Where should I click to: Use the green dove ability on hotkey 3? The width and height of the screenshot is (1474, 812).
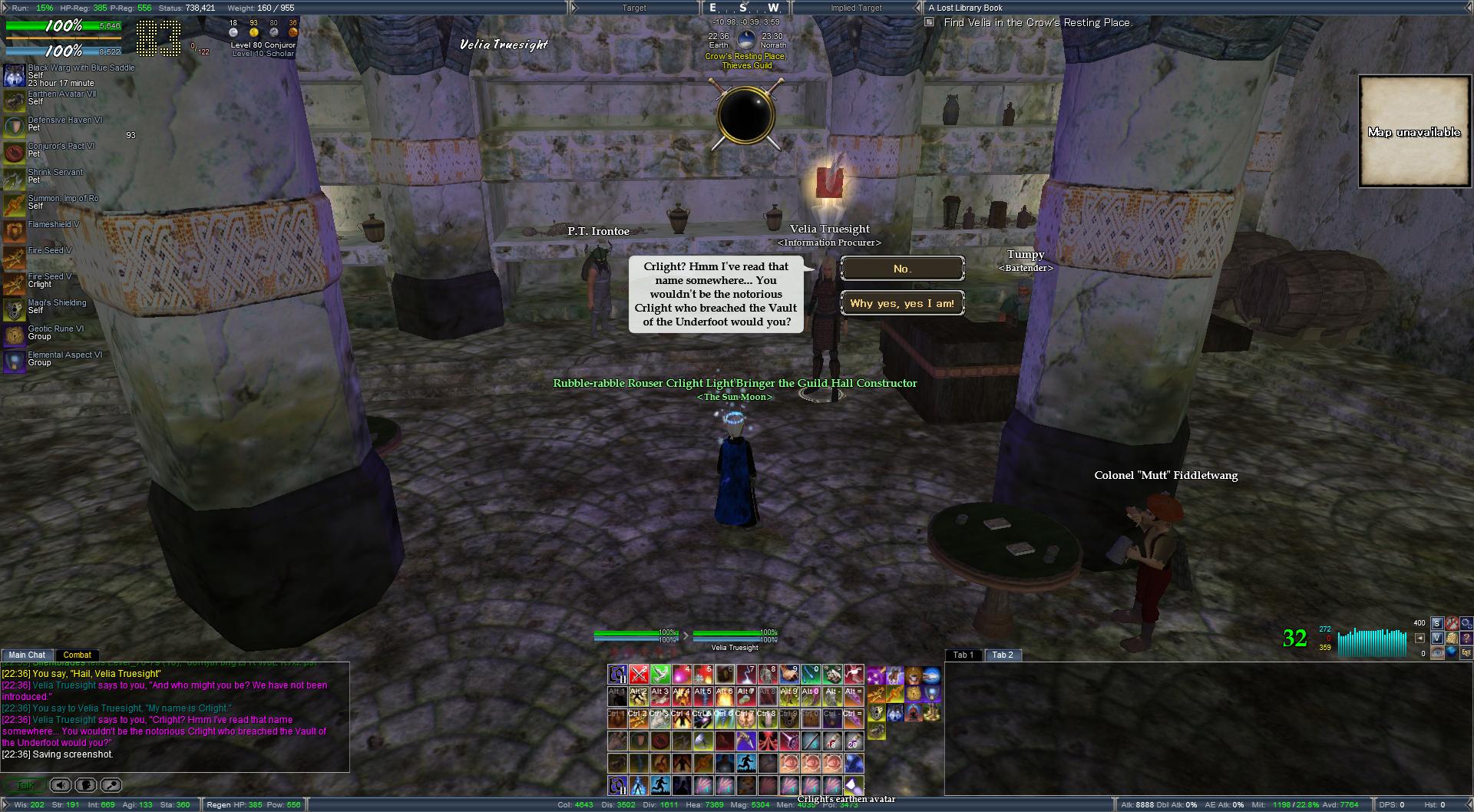pos(660,675)
